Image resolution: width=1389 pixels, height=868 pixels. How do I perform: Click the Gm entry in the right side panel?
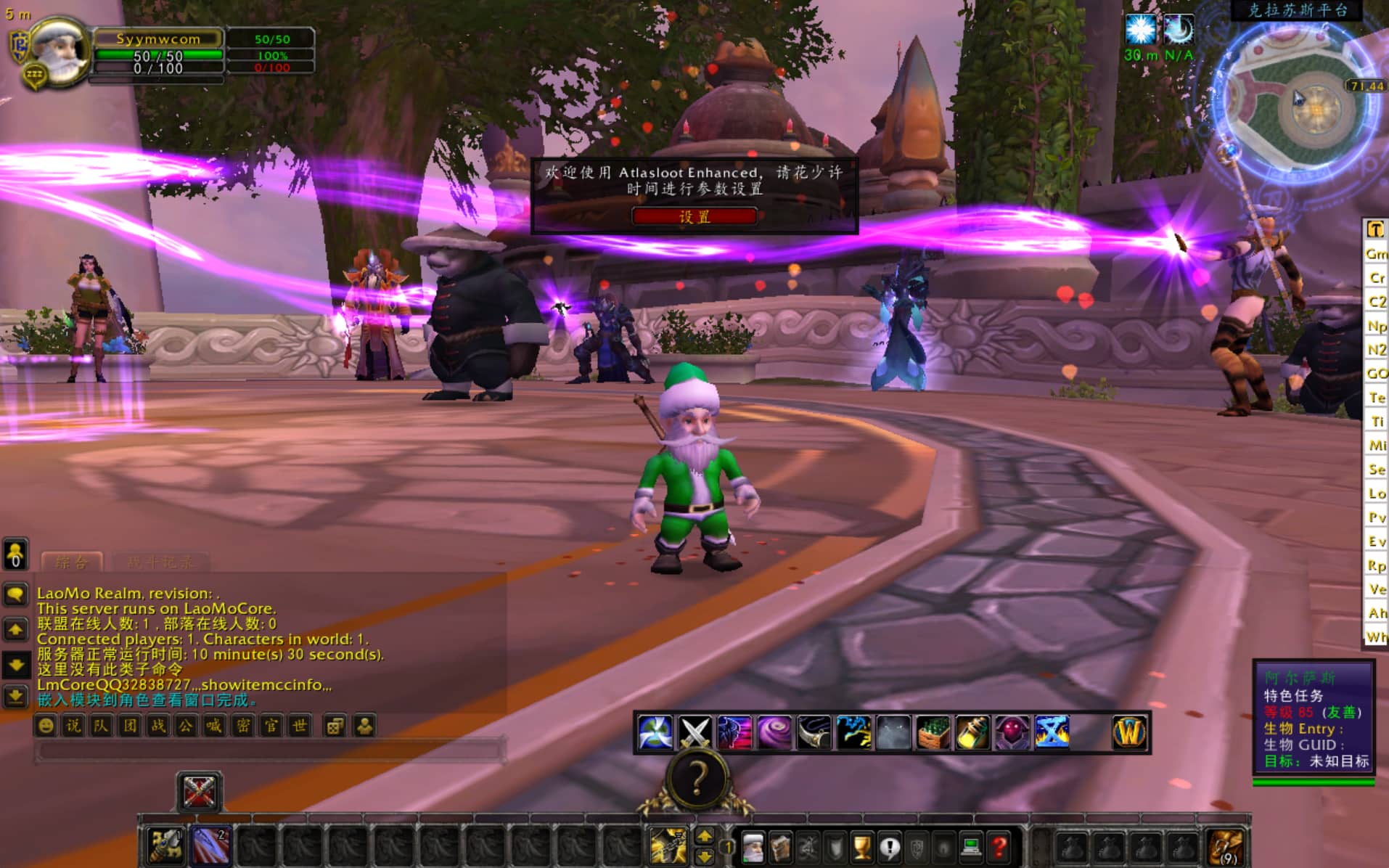1376,254
